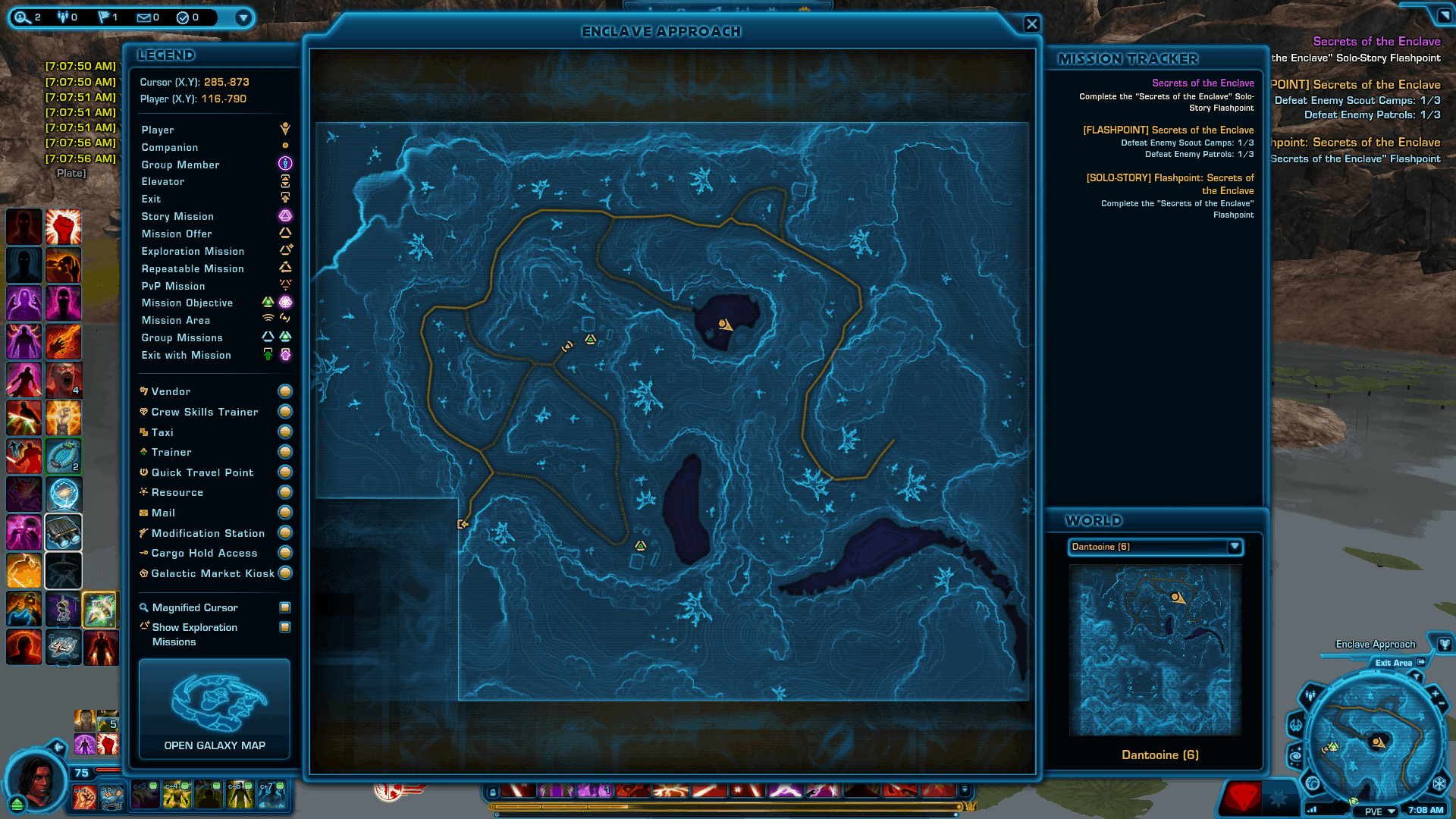Viewport: 1456px width, 819px height.
Task: Click the exit marker on the map
Action: tap(463, 524)
